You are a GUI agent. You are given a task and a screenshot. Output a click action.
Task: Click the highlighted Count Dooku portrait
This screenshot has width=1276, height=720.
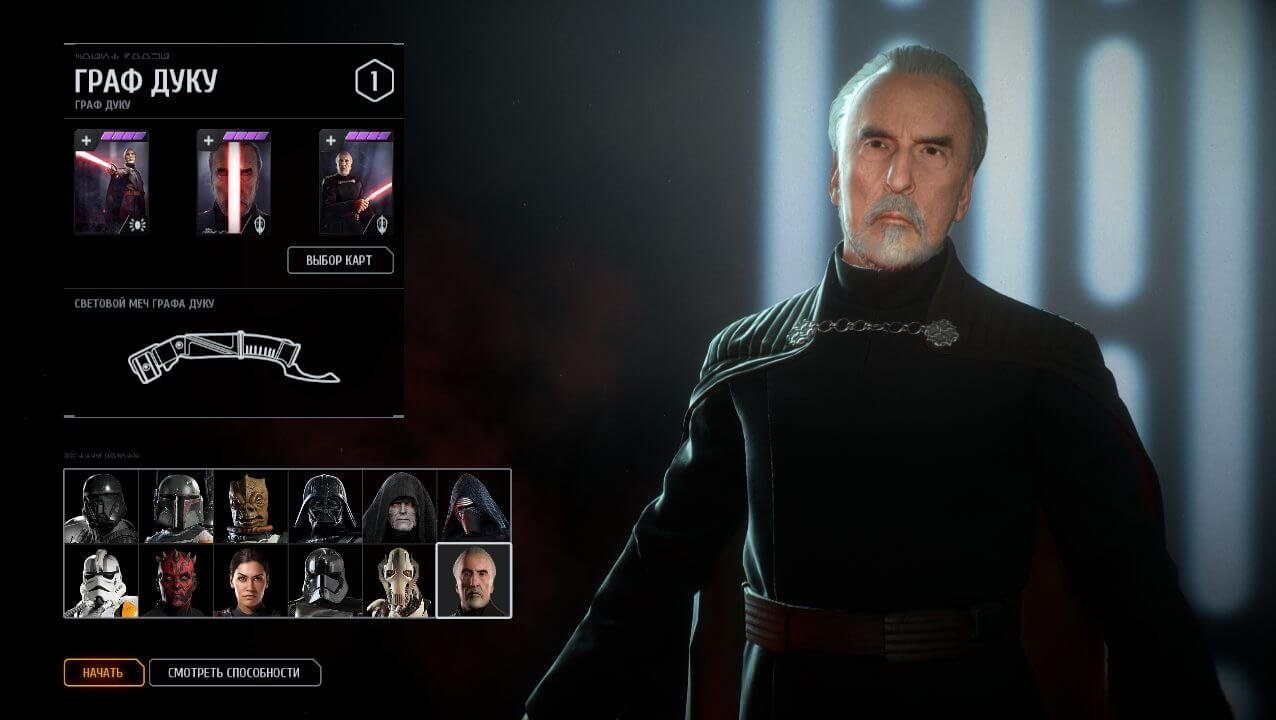coord(474,581)
